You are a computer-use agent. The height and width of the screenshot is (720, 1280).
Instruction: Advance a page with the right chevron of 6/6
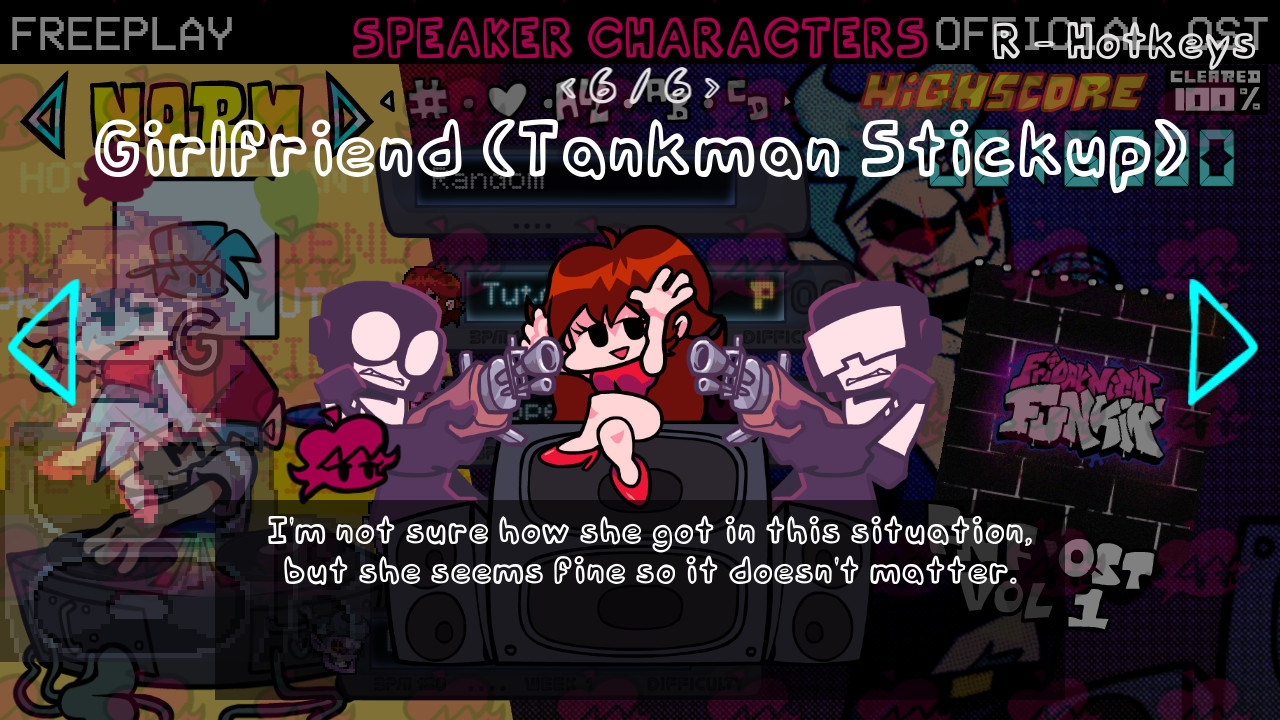pyautogui.click(x=712, y=88)
